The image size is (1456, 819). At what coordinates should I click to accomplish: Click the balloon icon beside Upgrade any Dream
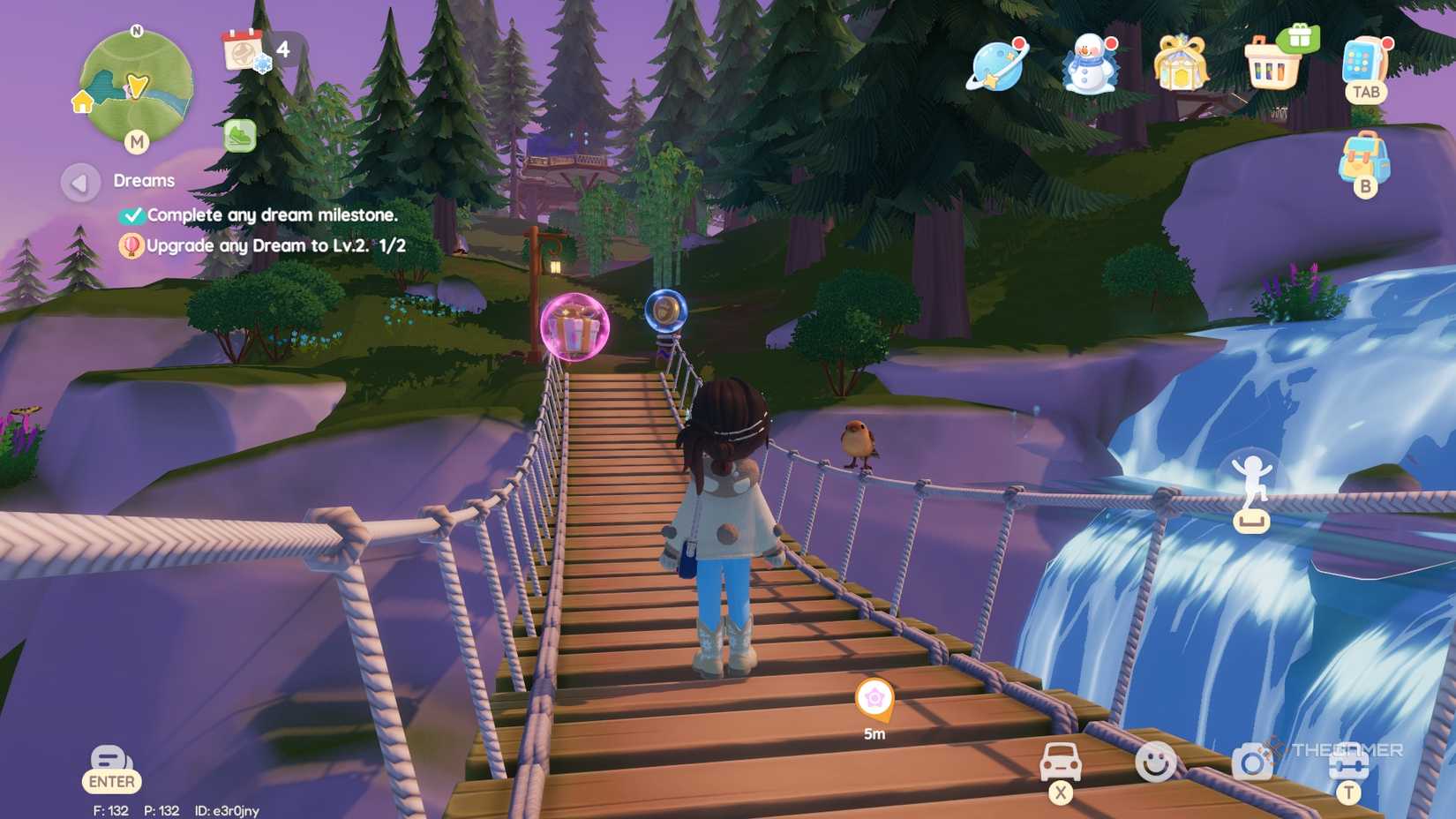(x=131, y=247)
